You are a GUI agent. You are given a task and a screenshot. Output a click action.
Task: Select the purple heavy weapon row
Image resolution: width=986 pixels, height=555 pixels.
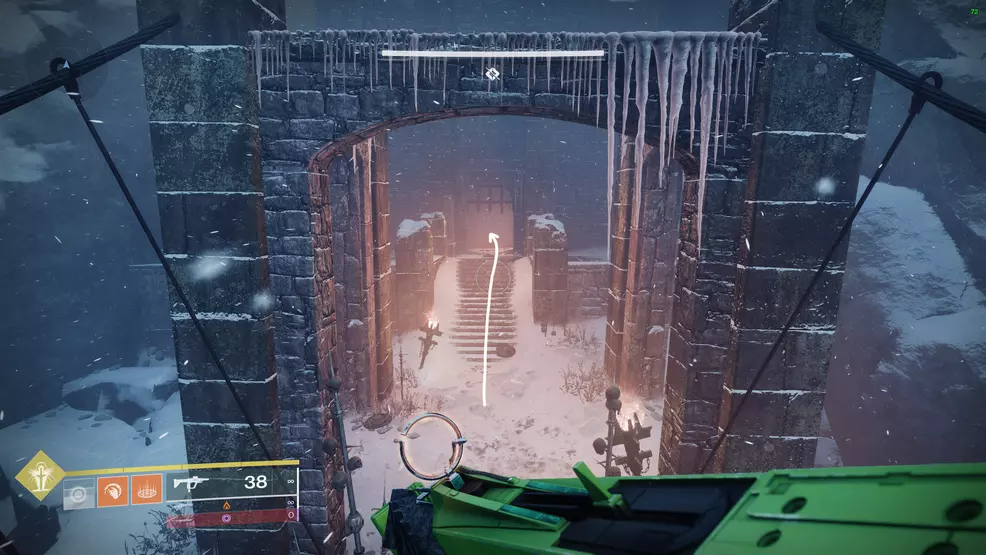click(x=232, y=518)
